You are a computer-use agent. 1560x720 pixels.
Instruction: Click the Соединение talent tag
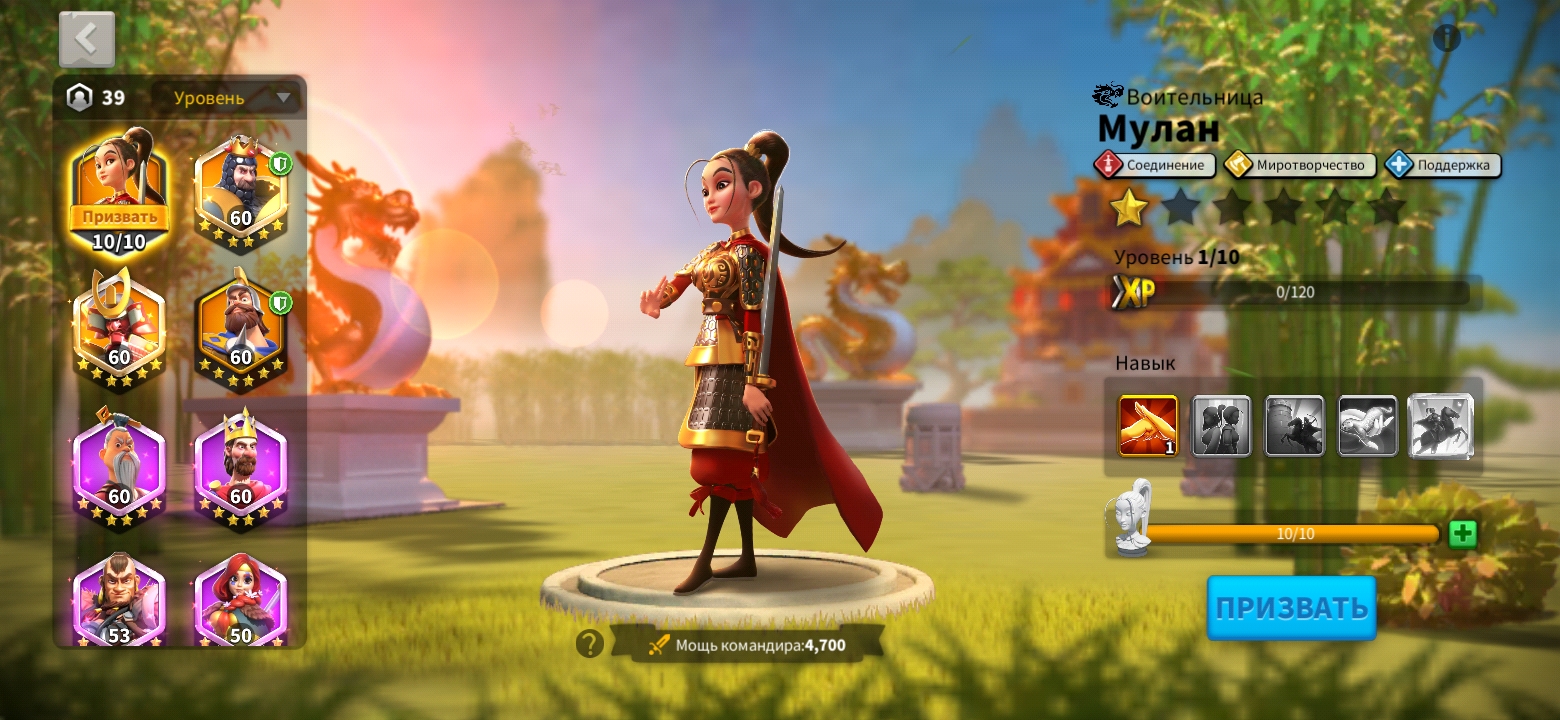(x=1155, y=164)
